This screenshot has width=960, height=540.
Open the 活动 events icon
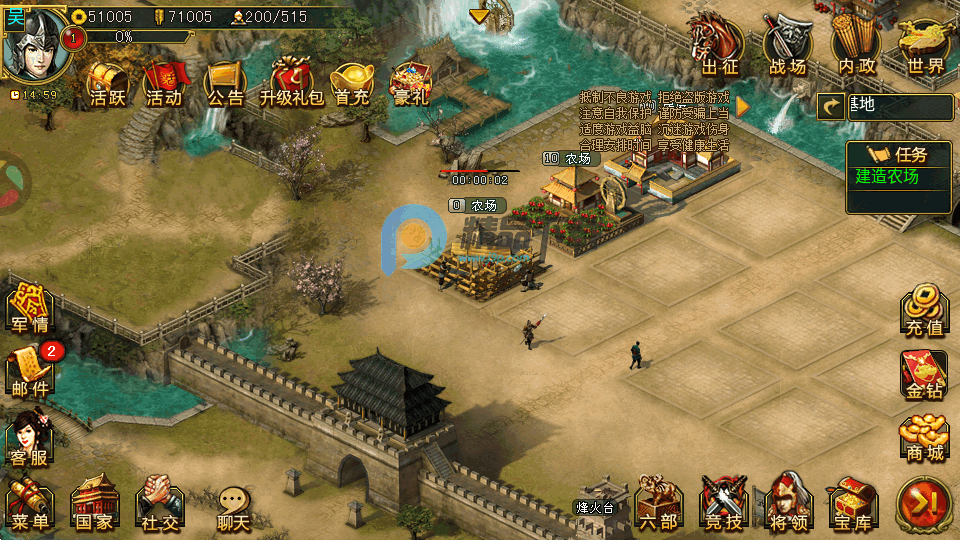click(x=164, y=82)
